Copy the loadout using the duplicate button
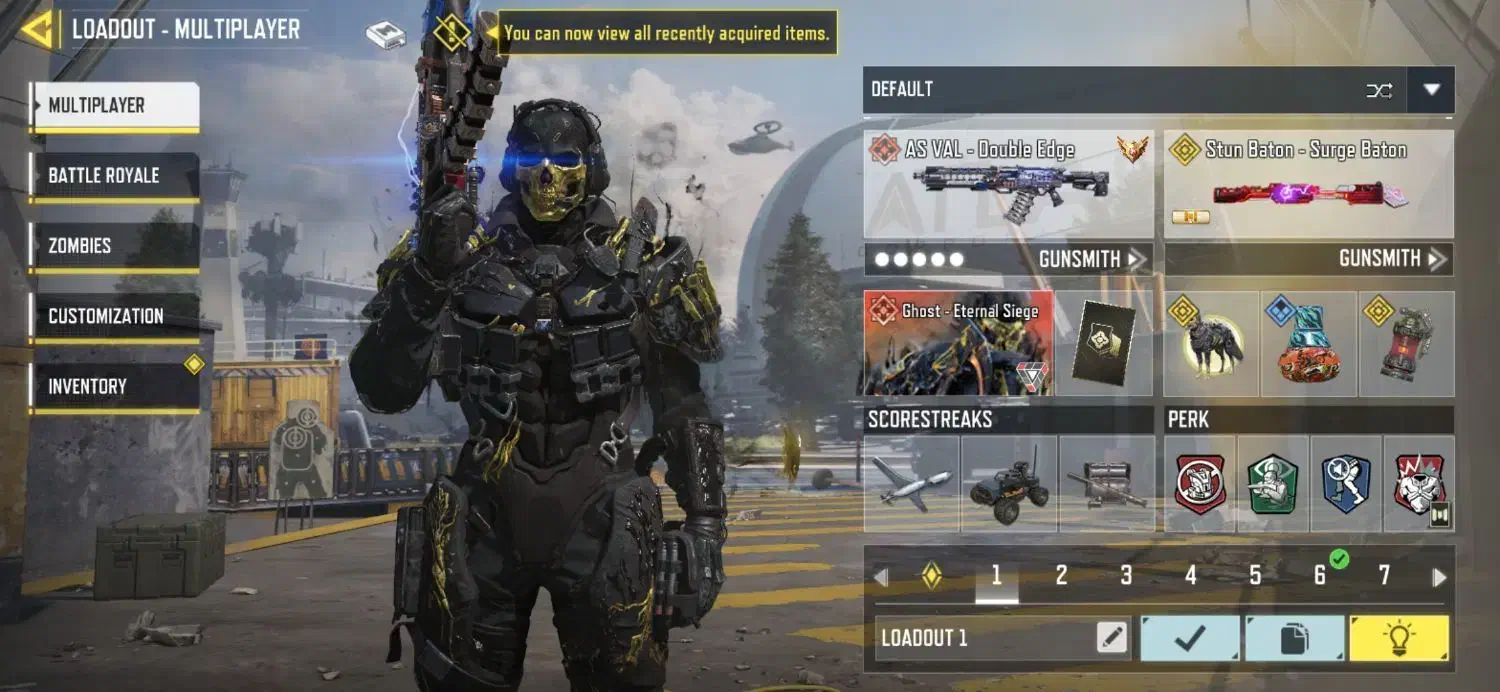 pyautogui.click(x=1294, y=638)
